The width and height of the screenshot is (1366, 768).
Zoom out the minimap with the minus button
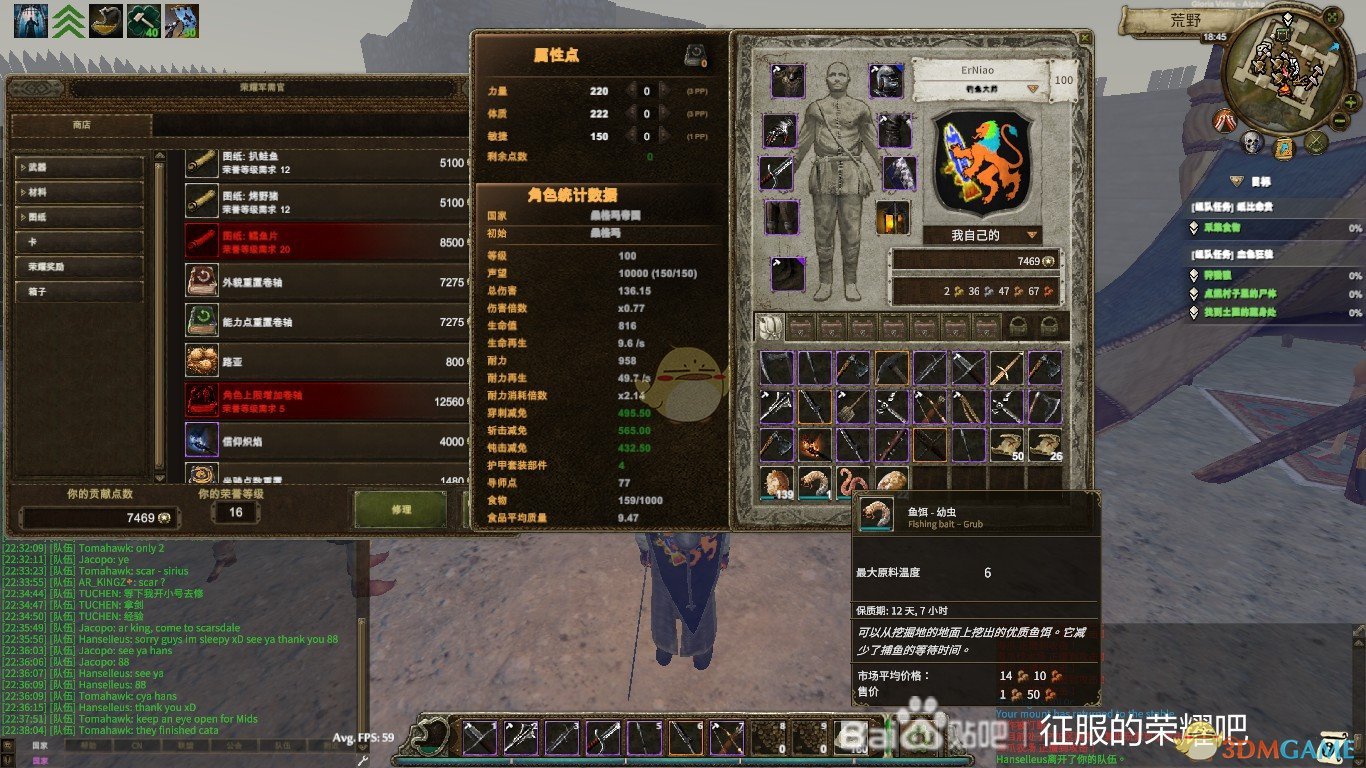[x=1340, y=121]
